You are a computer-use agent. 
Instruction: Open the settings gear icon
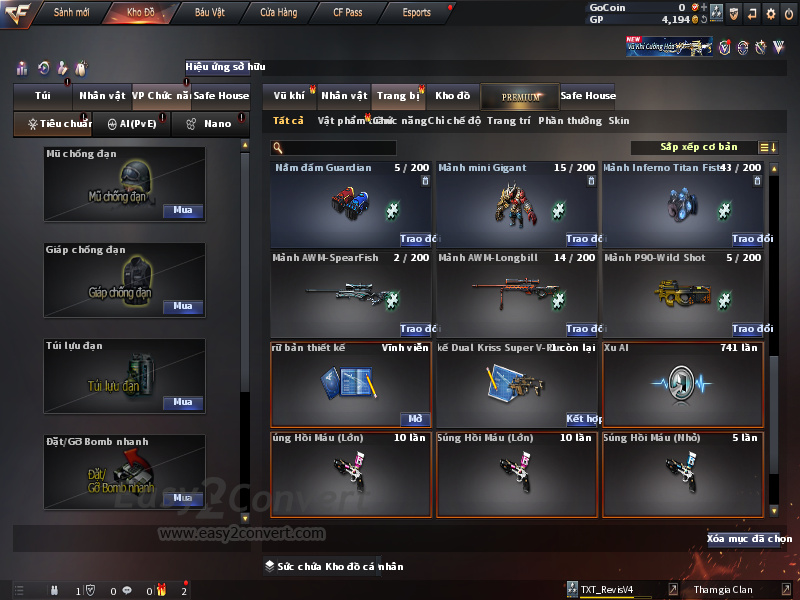click(x=770, y=13)
